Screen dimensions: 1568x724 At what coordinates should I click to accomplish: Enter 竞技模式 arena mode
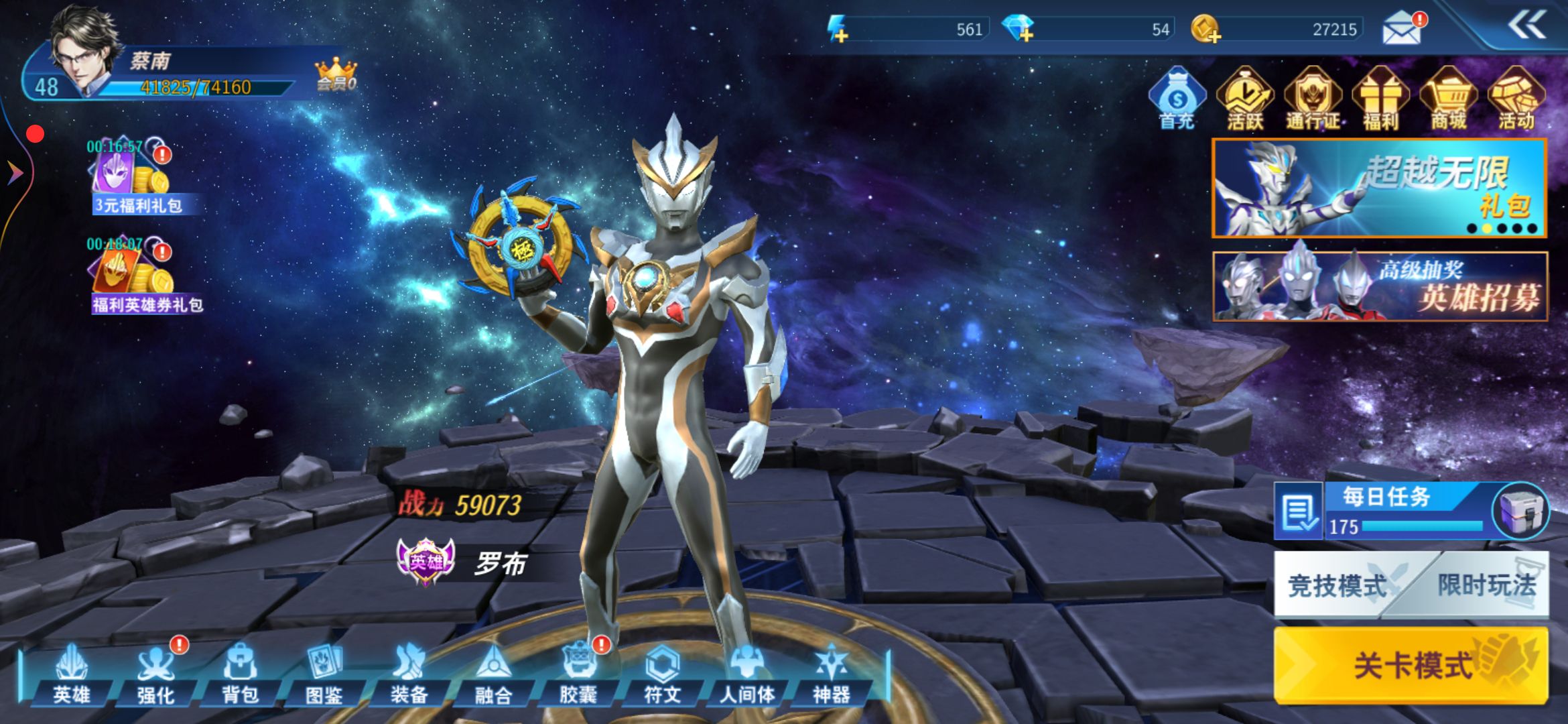pos(1337,585)
